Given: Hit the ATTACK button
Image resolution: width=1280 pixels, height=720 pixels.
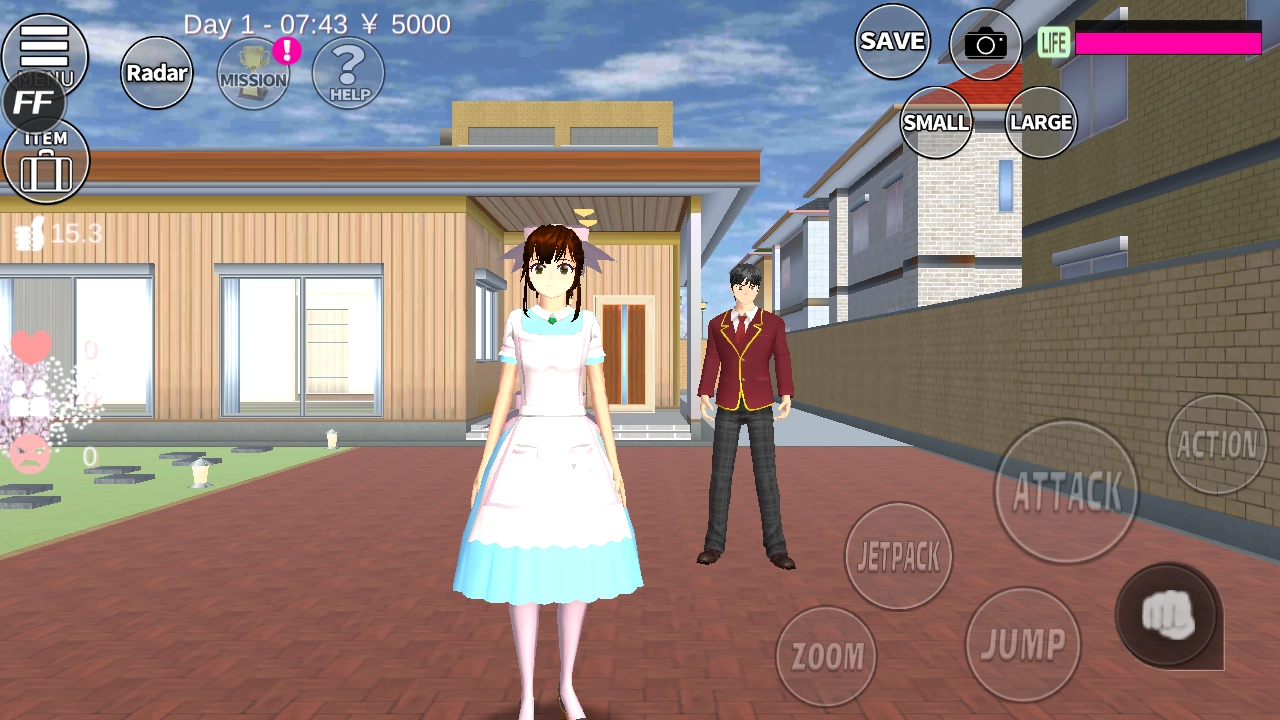Looking at the screenshot, I should coord(1066,491).
